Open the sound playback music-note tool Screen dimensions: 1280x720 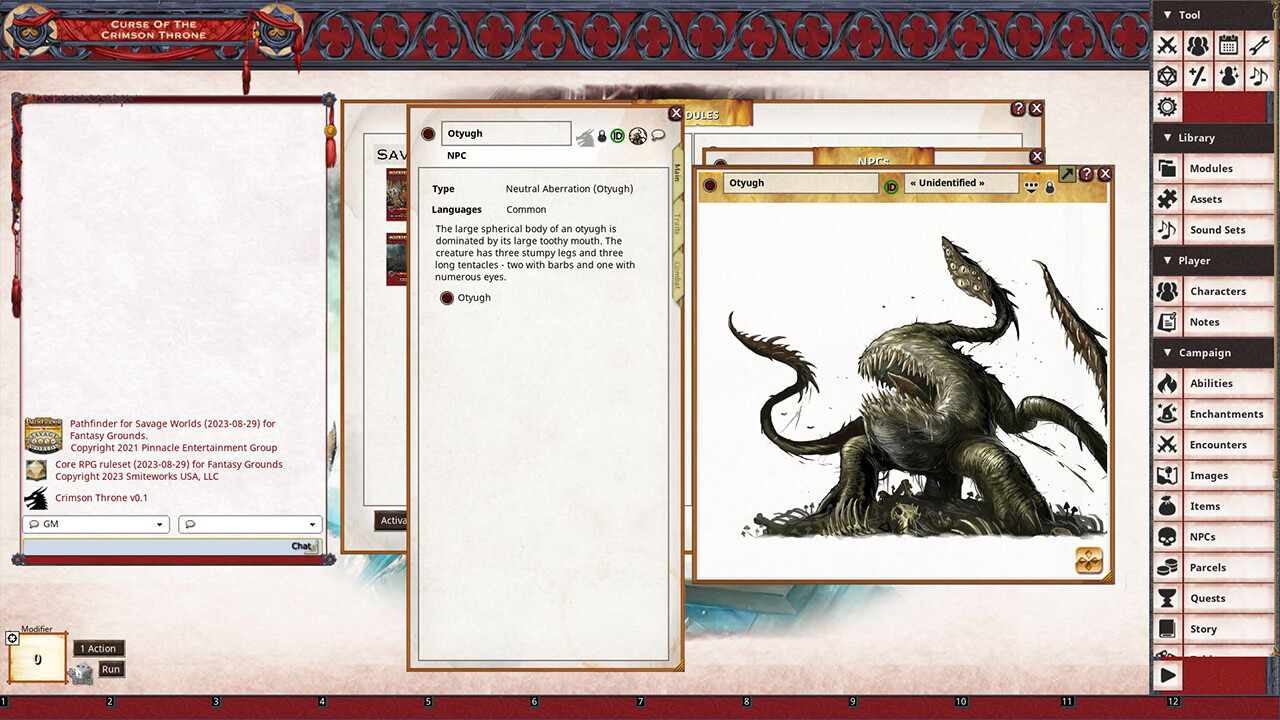1258,75
